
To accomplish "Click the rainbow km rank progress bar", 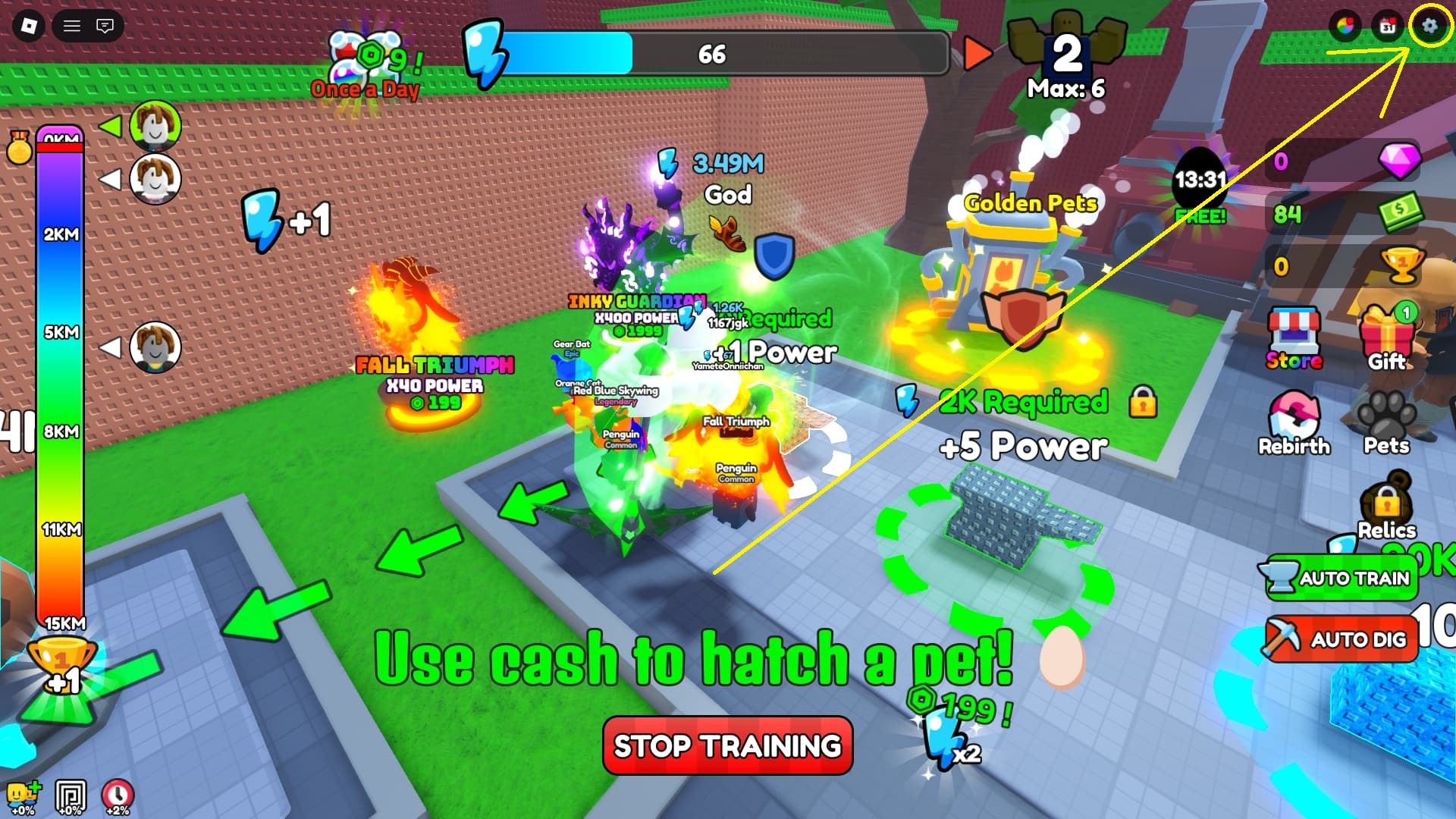I will pos(59,379).
